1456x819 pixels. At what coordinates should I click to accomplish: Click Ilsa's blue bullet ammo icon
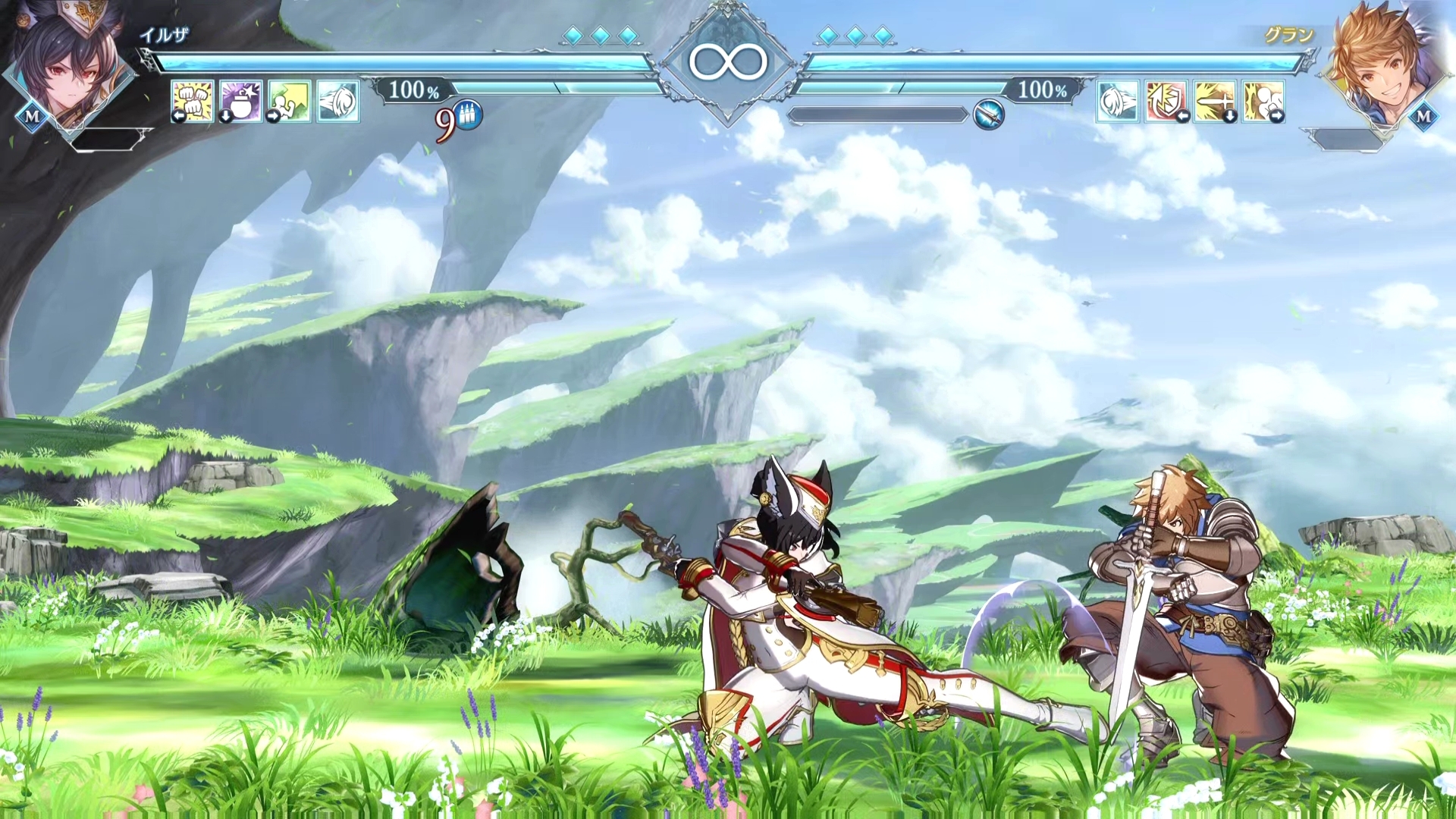469,116
